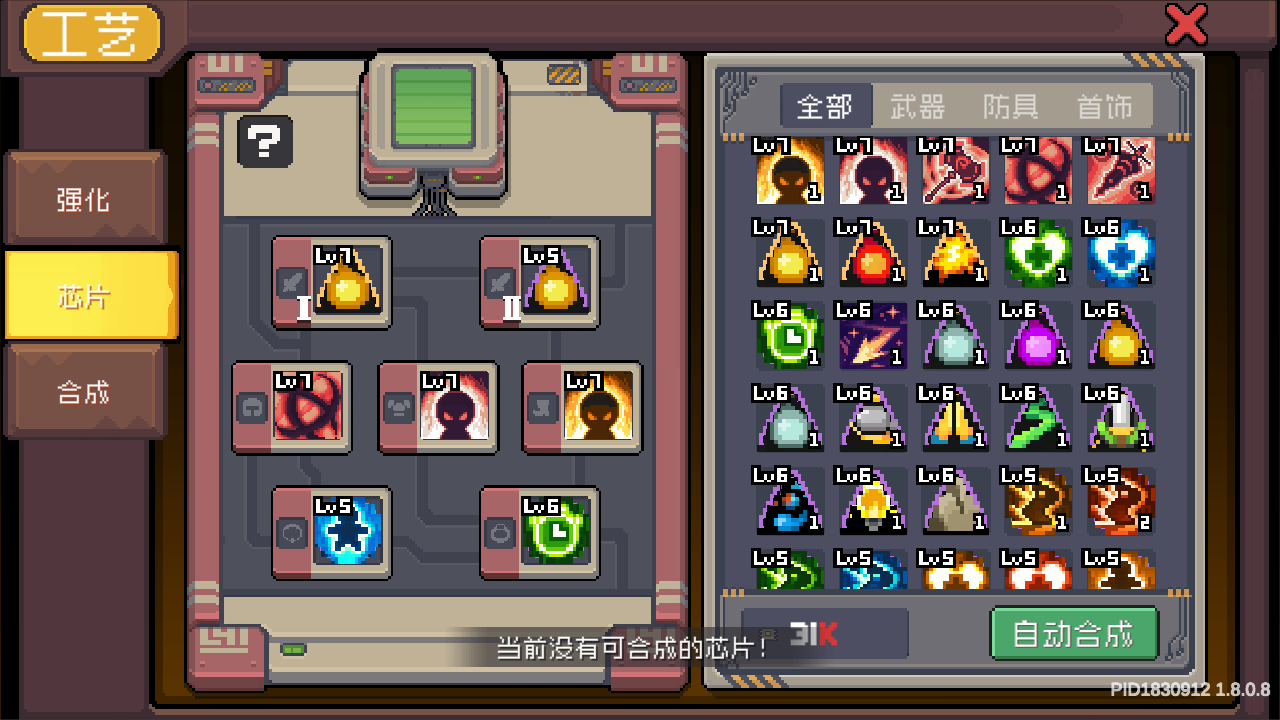The width and height of the screenshot is (1280, 720).
Task: Open the 合成 panel
Action: [x=85, y=390]
